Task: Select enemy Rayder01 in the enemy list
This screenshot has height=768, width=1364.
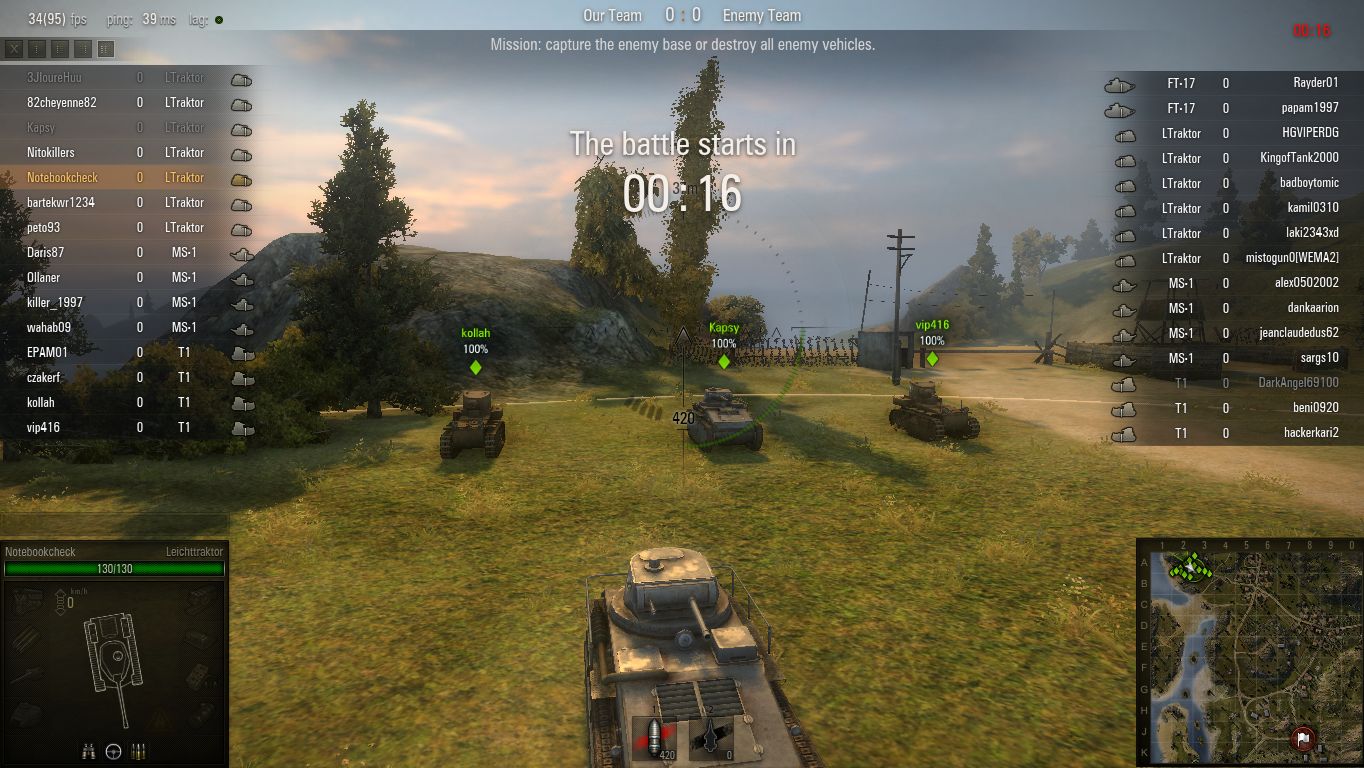Action: tap(1315, 83)
